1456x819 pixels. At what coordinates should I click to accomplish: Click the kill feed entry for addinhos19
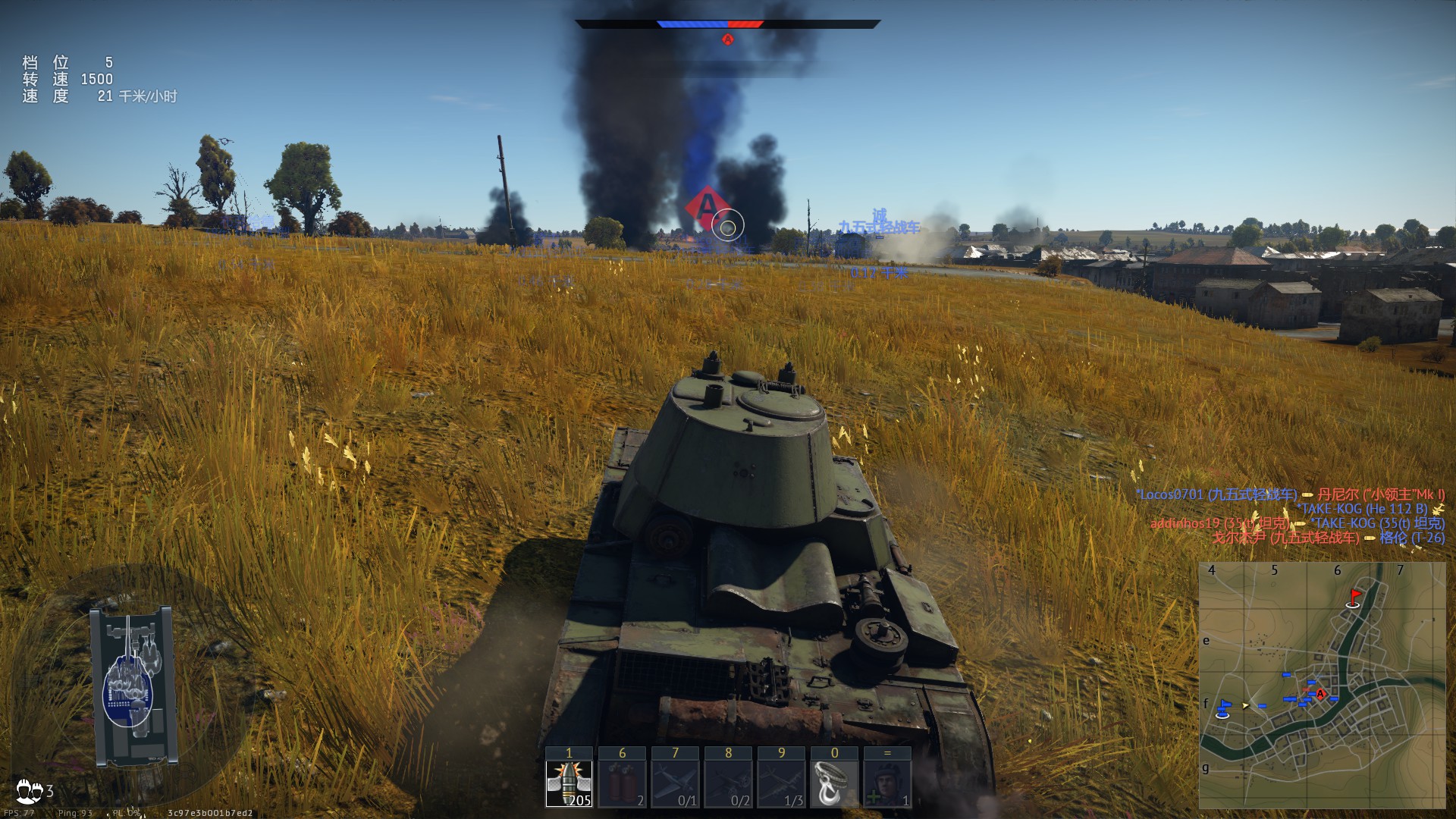[x=1219, y=523]
